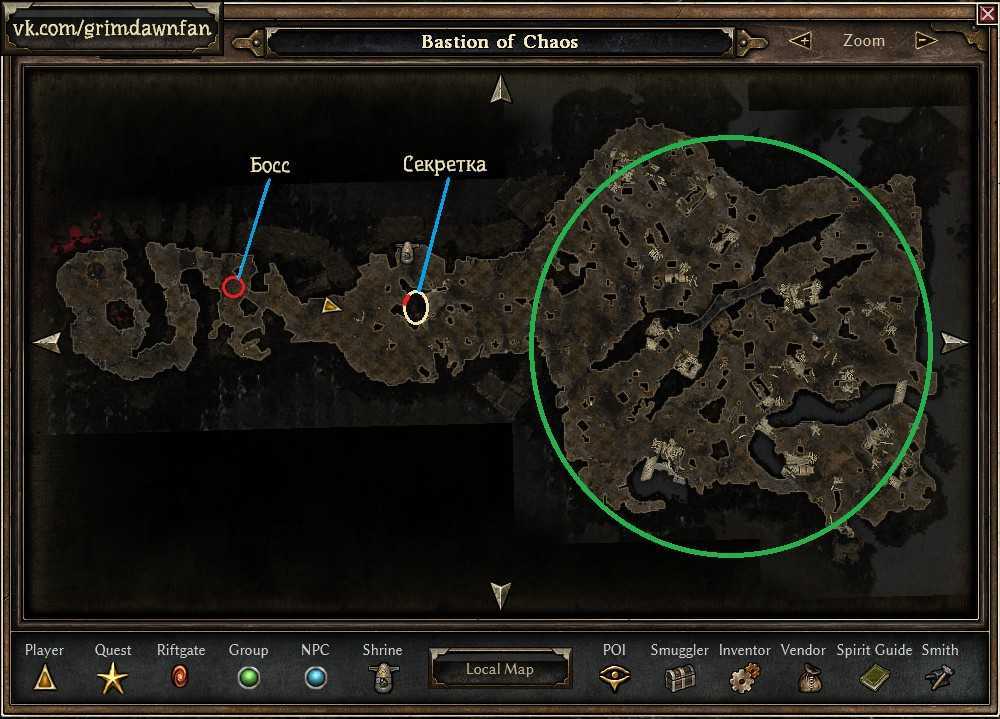This screenshot has width=1000, height=719.
Task: Pan the map downward with bottom arrow
Action: [x=500, y=594]
